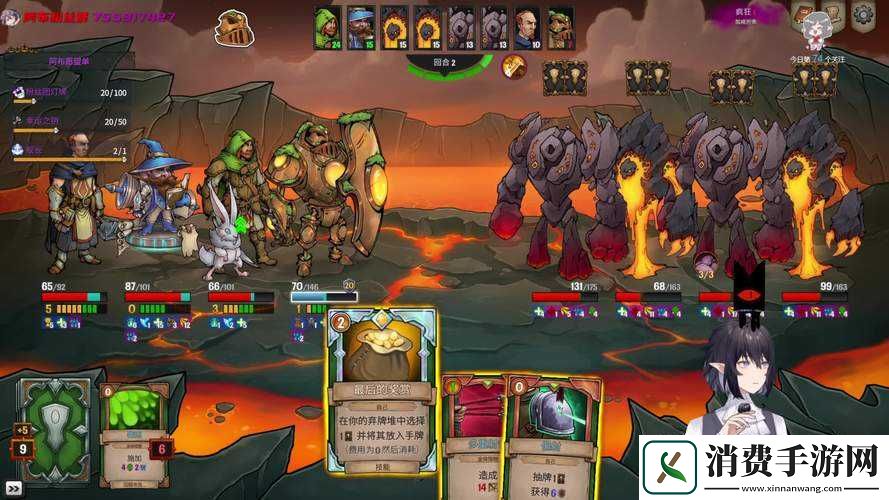Select the green hooded archer turn portrait

[x=328, y=27]
